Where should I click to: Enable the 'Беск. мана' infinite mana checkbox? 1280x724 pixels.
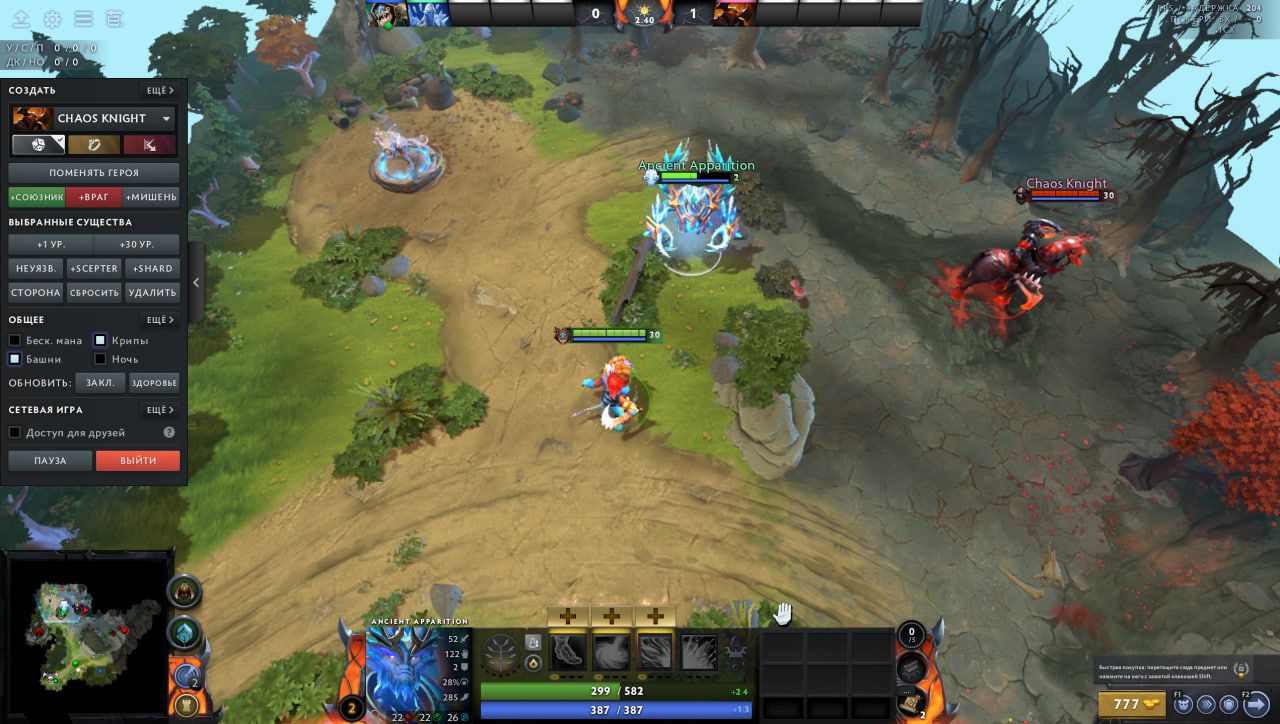point(15,340)
